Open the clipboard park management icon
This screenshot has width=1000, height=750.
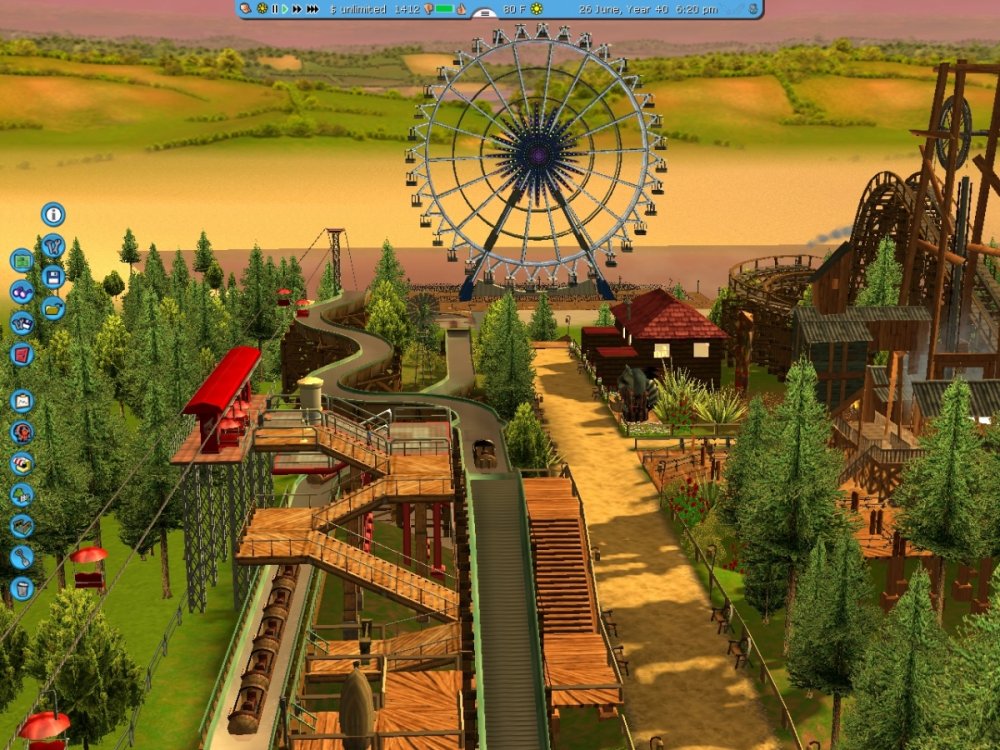[x=21, y=401]
